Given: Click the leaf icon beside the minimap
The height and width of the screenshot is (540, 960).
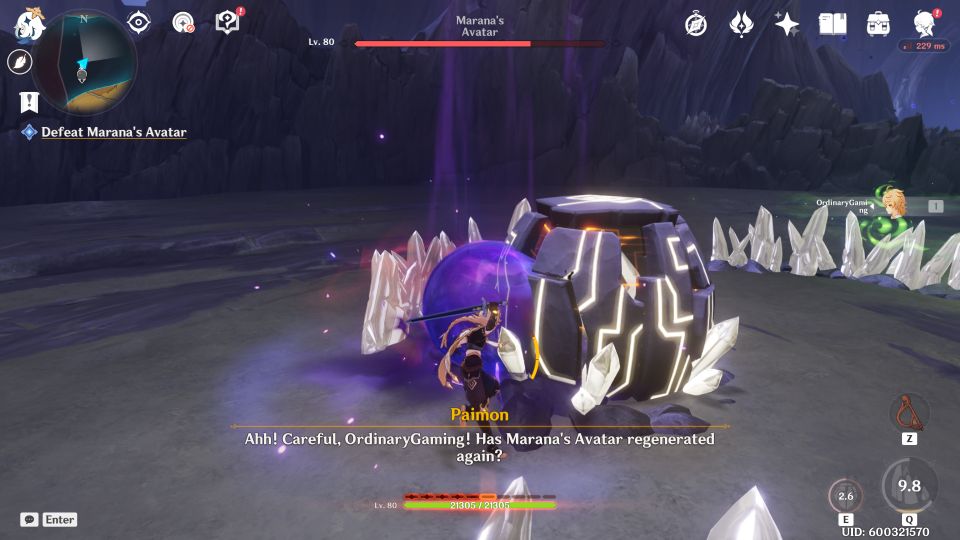Looking at the screenshot, I should click(19, 62).
